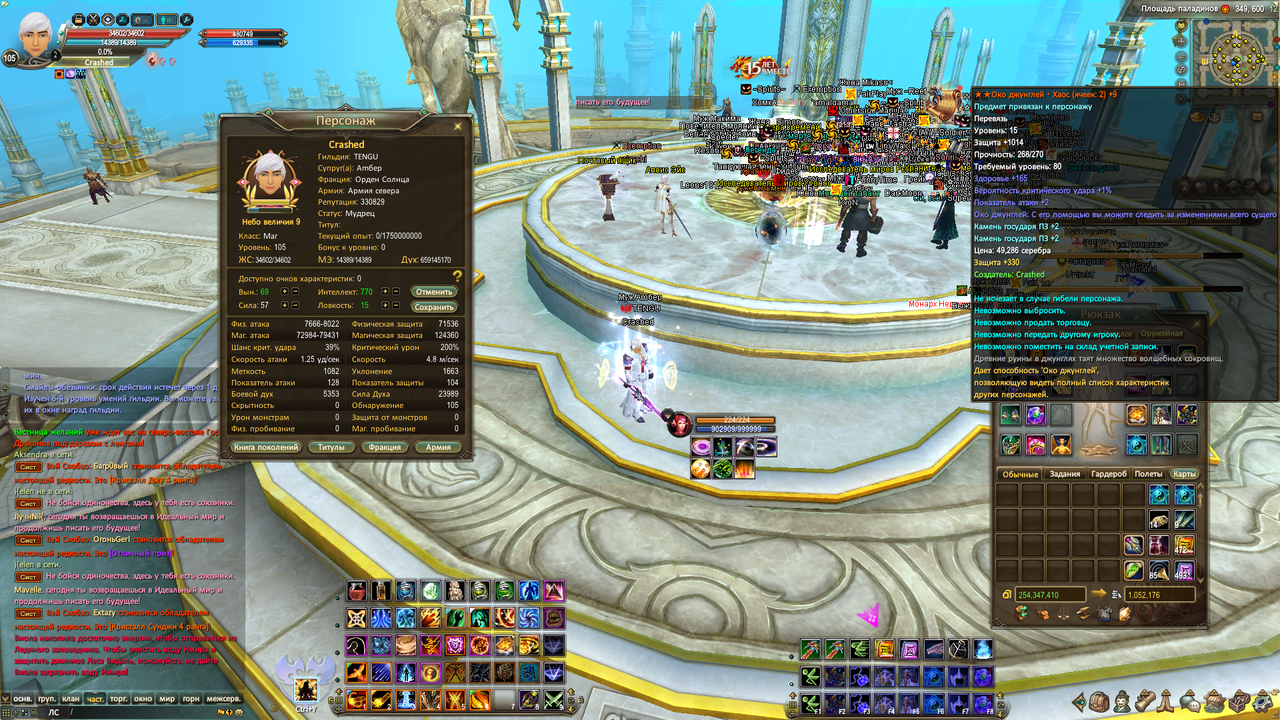This screenshot has width=1280, height=720.
Task: Close the Персонаж character window
Action: coord(458,127)
